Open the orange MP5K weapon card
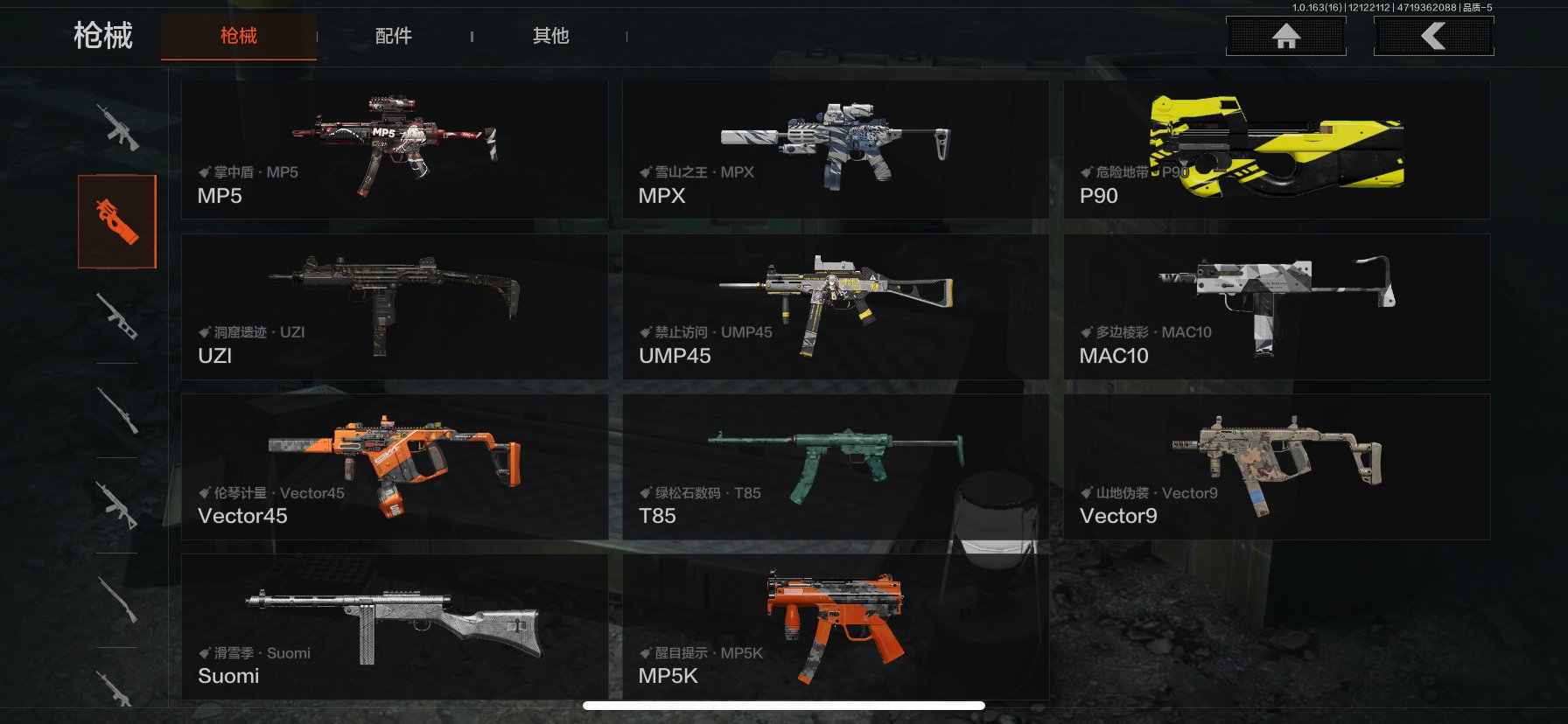Screen dimensions: 1568x724 click(835, 626)
